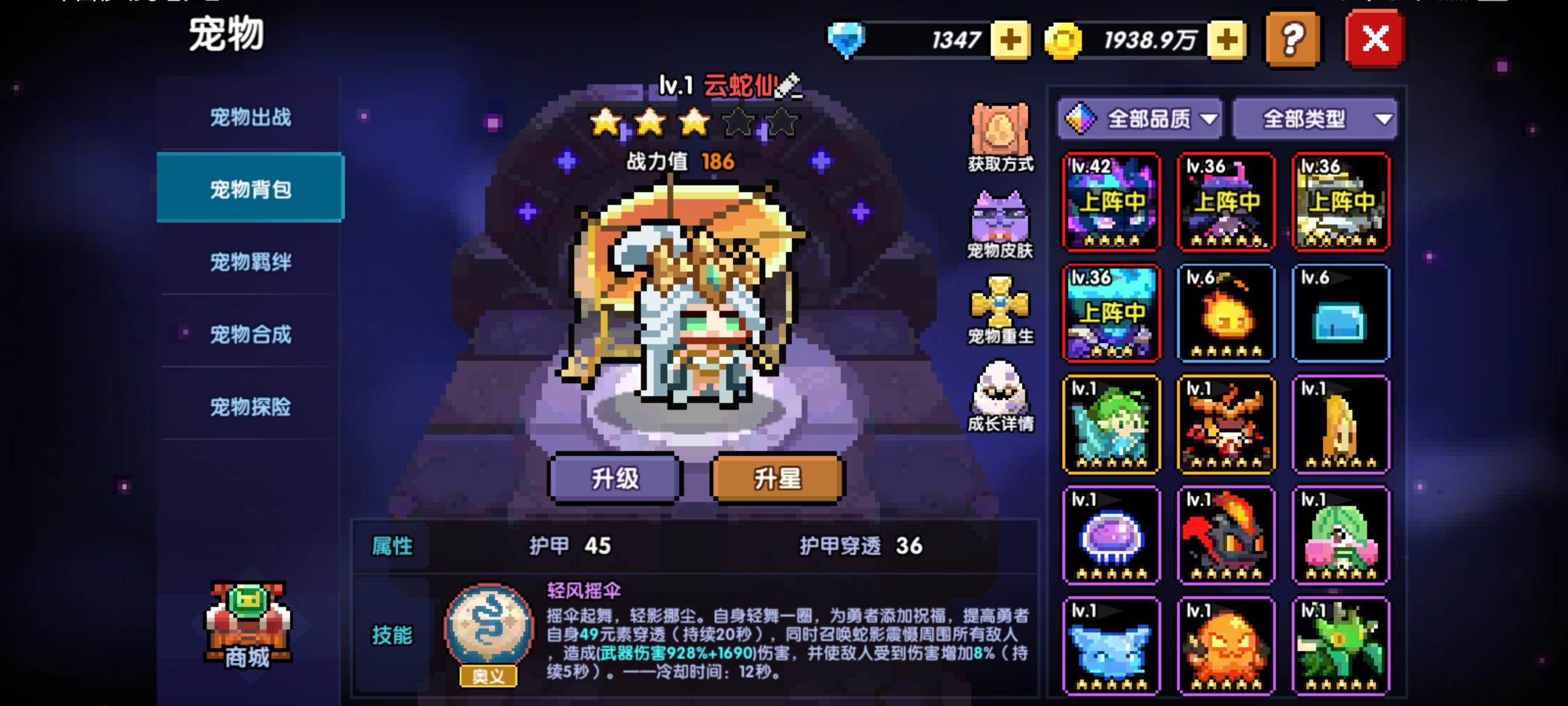
Task: Switch to the 宠物出战 tab
Action: coord(250,116)
